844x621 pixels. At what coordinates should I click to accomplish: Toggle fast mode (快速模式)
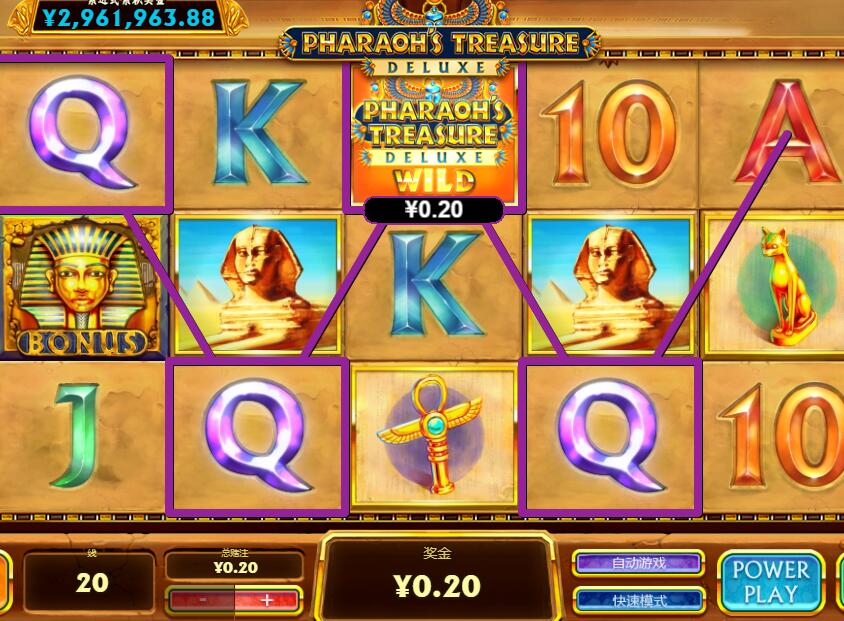tap(639, 600)
